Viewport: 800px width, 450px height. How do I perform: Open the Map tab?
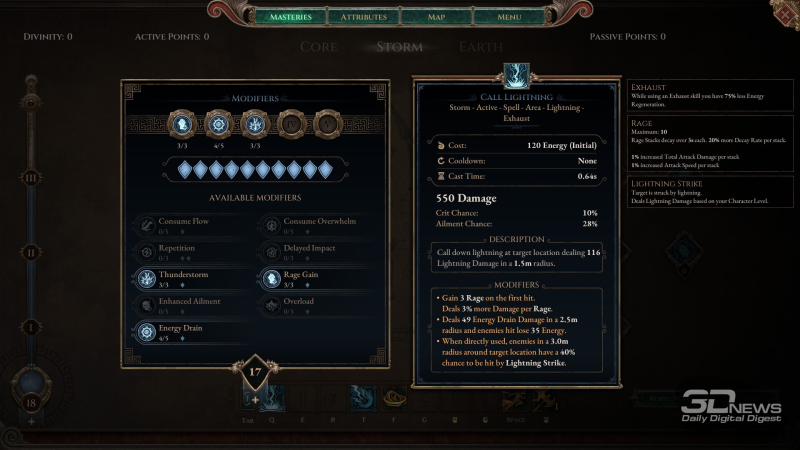point(436,17)
